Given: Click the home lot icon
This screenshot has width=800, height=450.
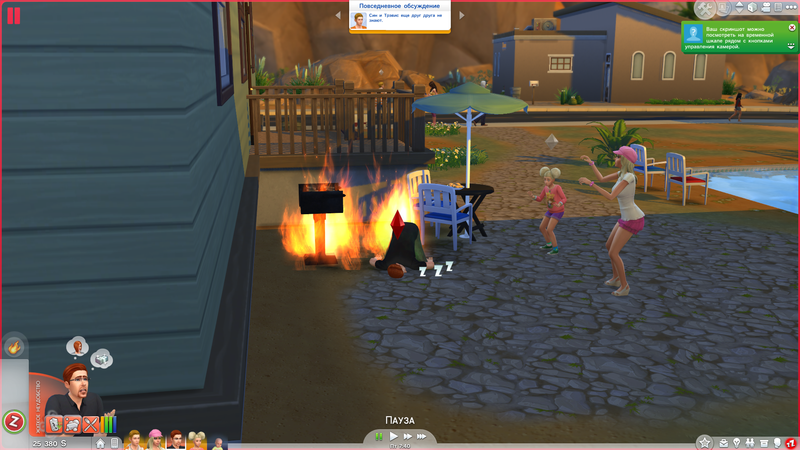Looking at the screenshot, I should [100, 443].
